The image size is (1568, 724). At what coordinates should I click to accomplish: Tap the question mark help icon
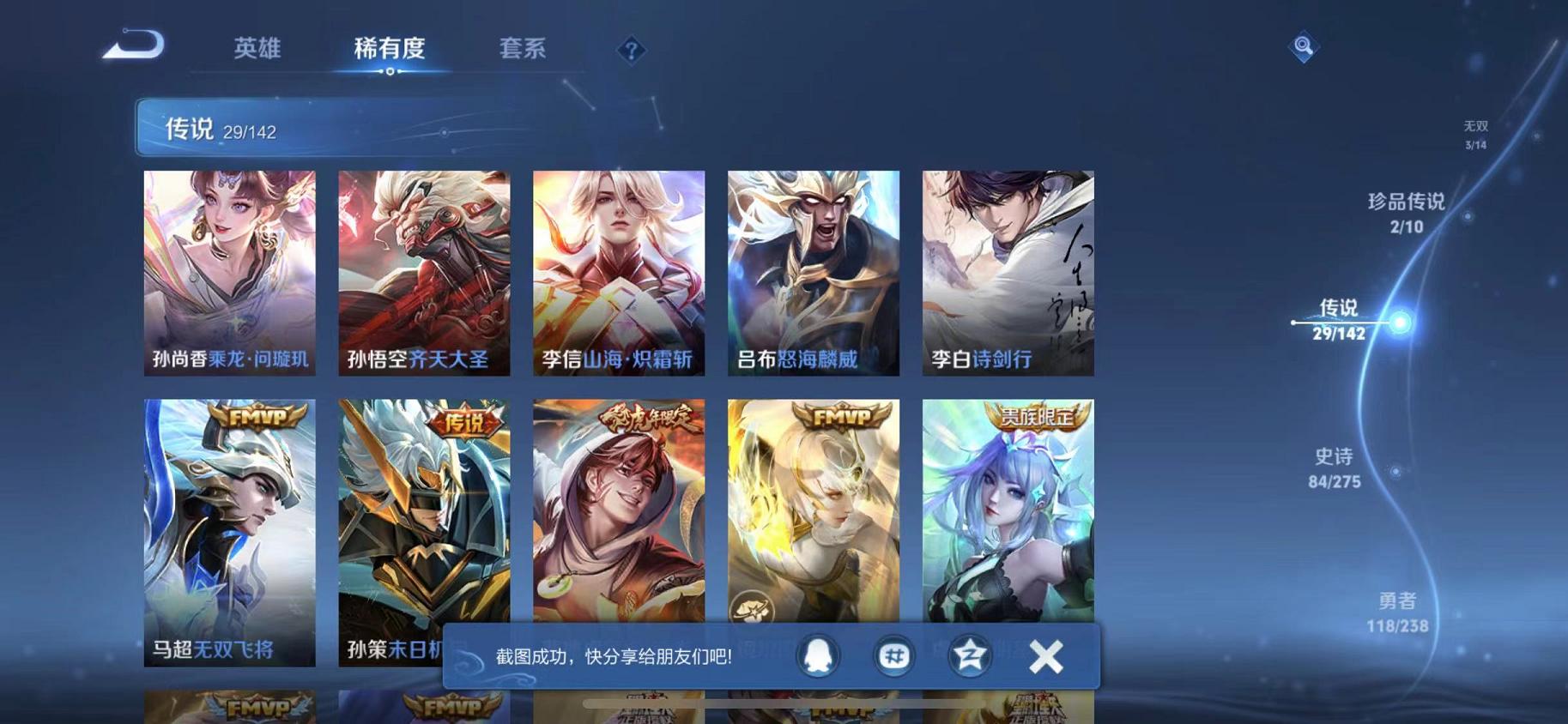coord(631,51)
